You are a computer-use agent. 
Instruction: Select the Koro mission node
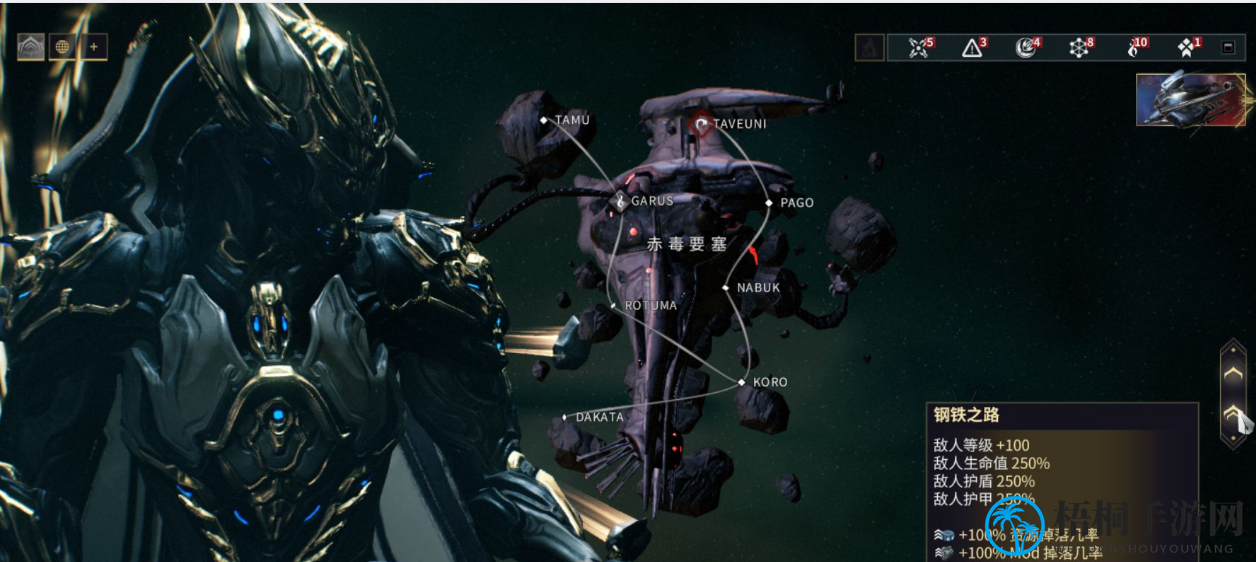(x=742, y=382)
